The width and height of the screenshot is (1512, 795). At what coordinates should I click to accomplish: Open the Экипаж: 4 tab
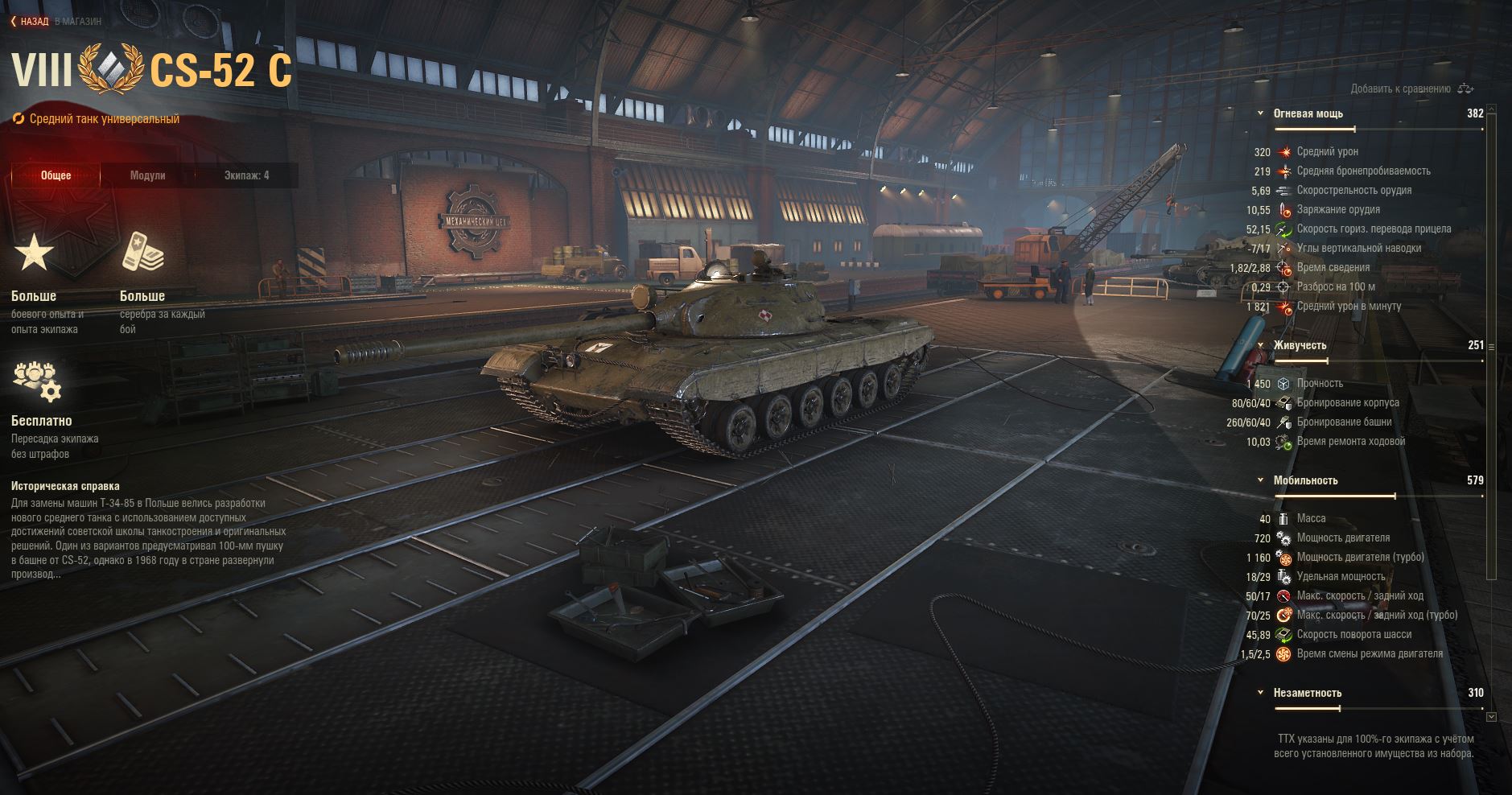point(246,175)
